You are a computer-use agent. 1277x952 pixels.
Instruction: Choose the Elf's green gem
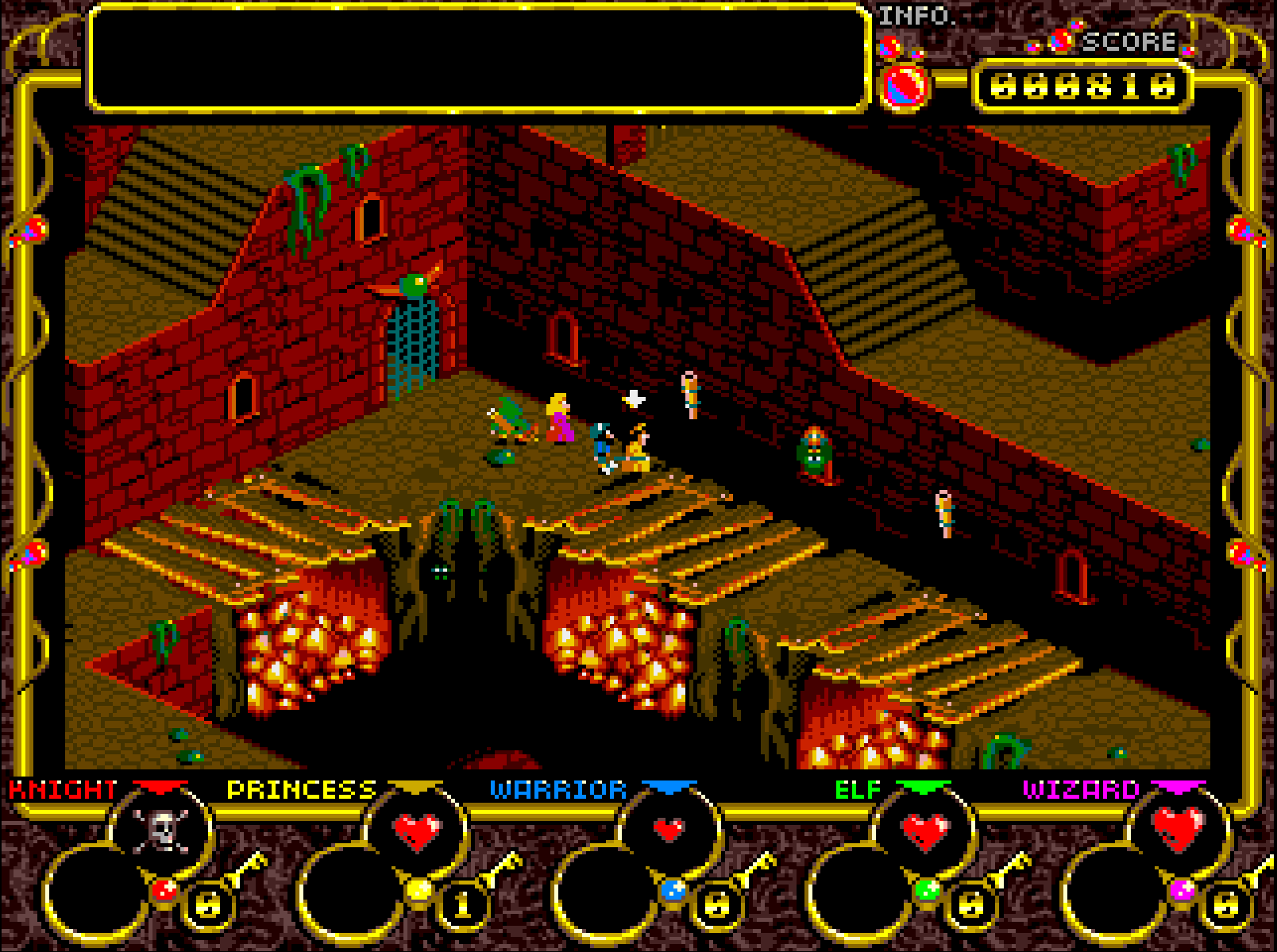pos(928,890)
